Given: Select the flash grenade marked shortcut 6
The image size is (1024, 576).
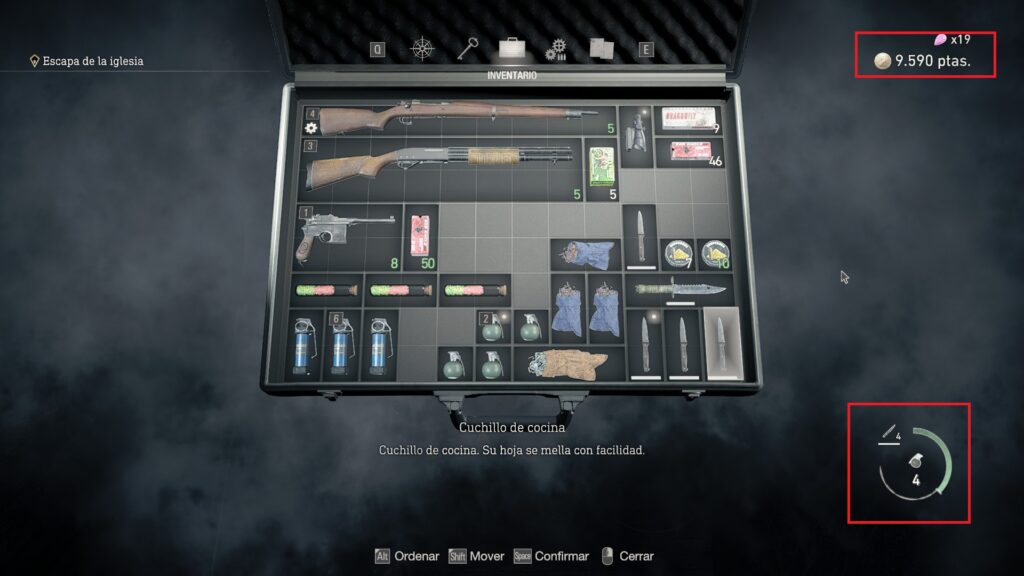Looking at the screenshot, I should click(340, 343).
